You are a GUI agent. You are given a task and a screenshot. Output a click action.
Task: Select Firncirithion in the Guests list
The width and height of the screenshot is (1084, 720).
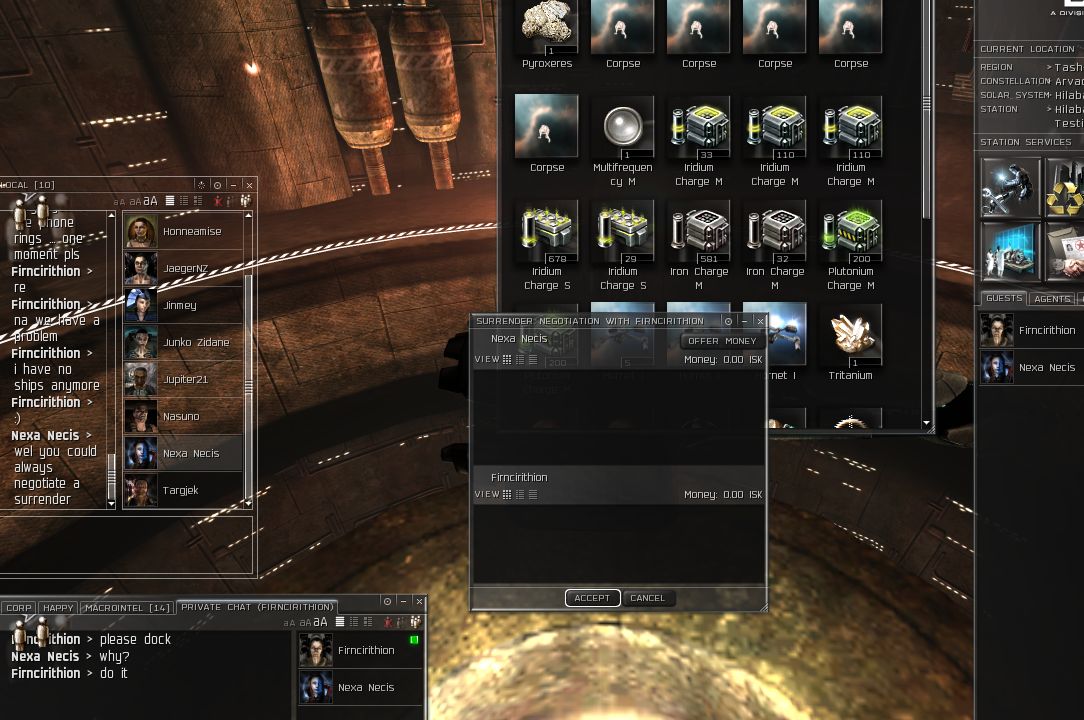(x=1030, y=330)
